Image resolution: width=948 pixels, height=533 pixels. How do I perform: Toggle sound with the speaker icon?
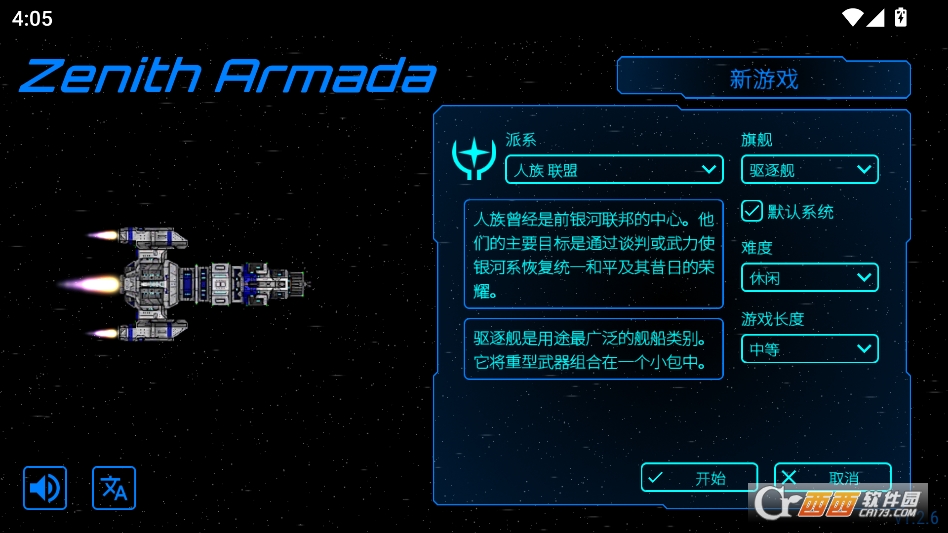coord(45,488)
